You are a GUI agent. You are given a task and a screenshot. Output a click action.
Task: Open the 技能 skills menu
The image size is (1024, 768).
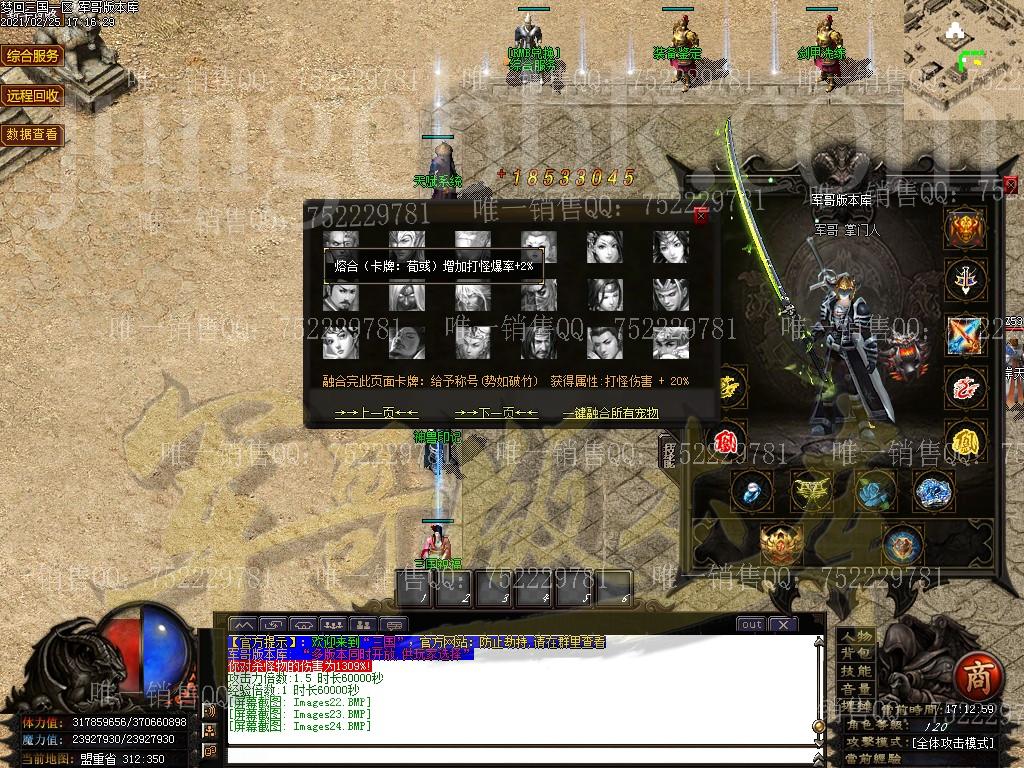click(x=856, y=671)
